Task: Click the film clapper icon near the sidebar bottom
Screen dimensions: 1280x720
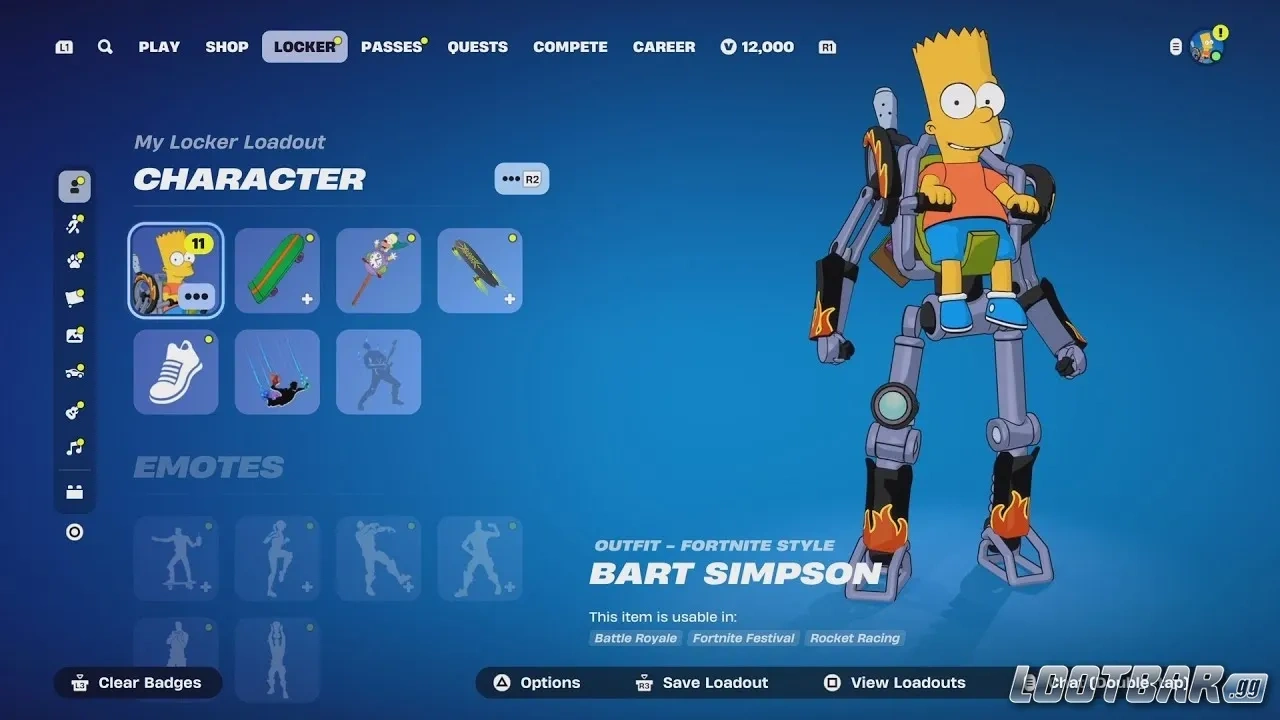Action: coord(75,490)
